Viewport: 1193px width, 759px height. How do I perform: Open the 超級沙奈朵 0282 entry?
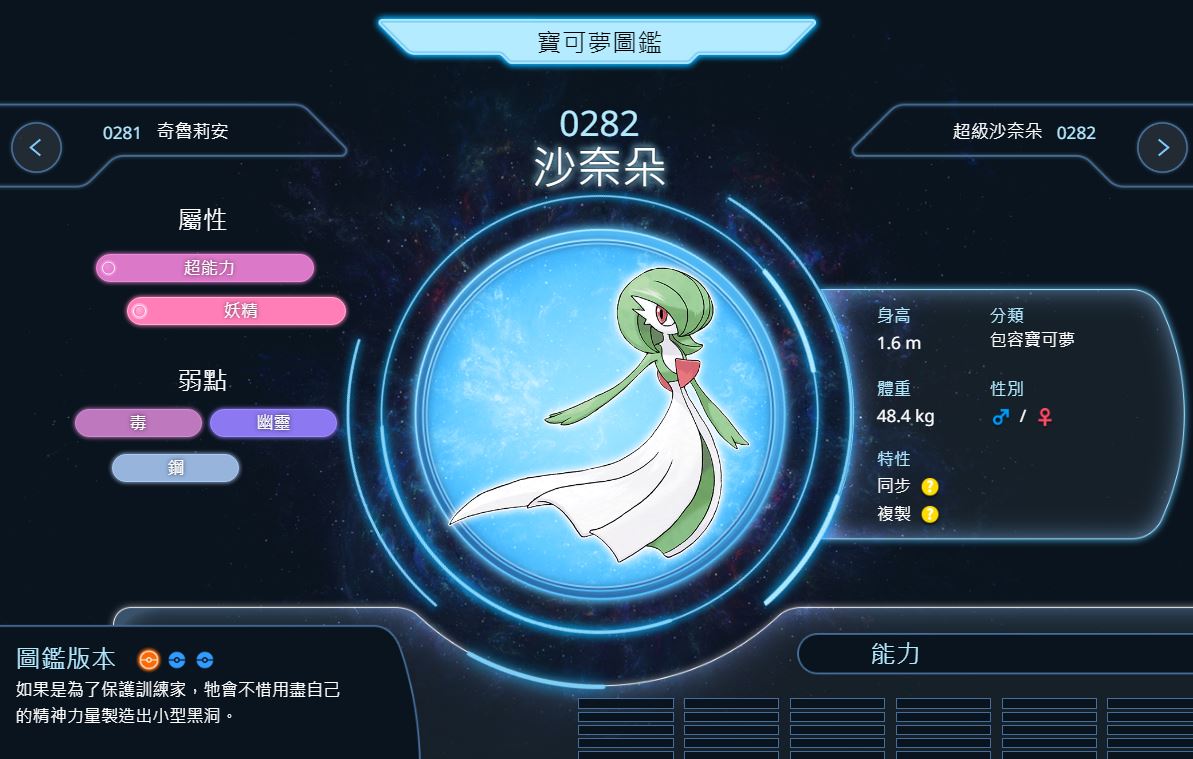coord(1023,132)
